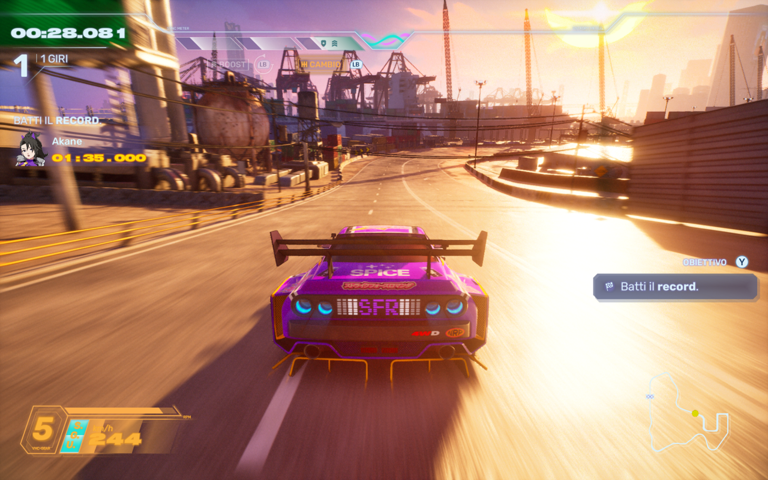
Task: Click the "Batti il record" objective panel
Action: point(675,287)
